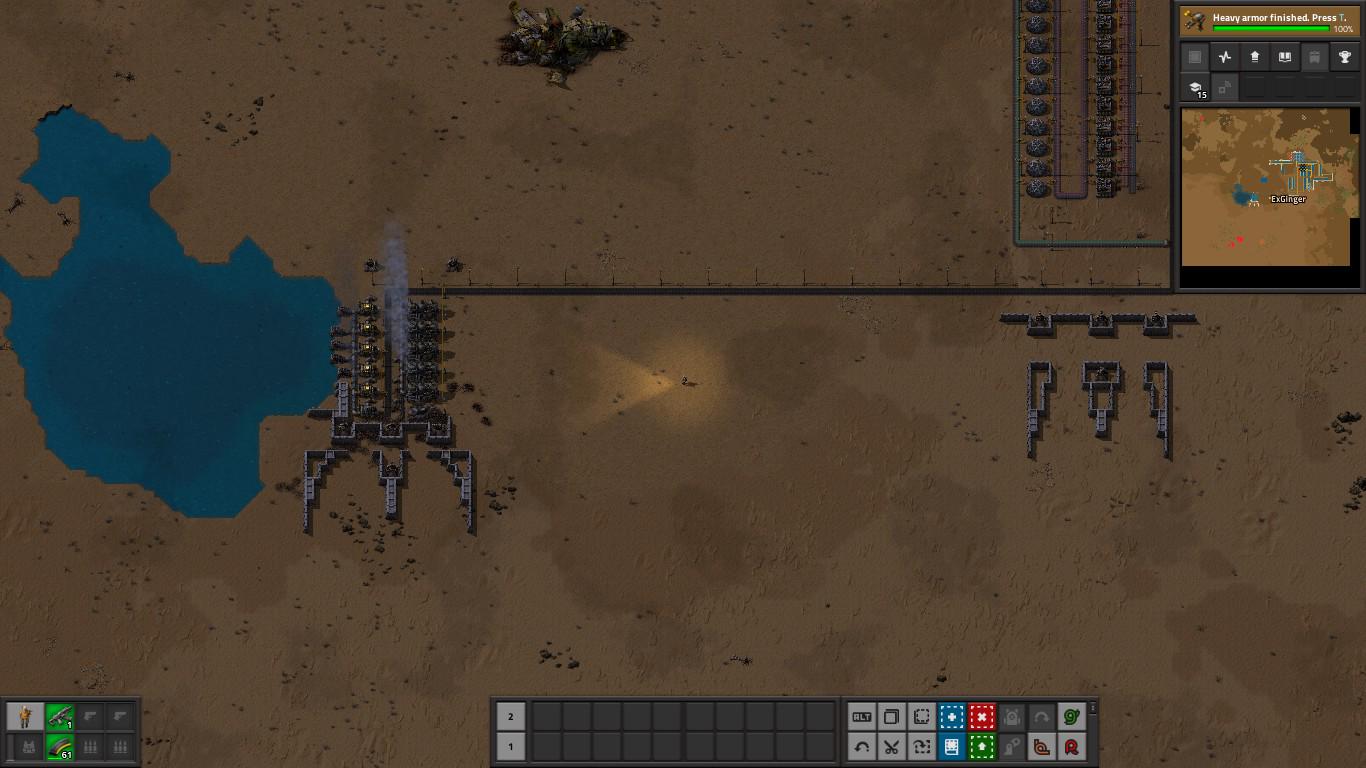Open the minimap
This screenshot has height=768, width=1366.
click(1268, 187)
